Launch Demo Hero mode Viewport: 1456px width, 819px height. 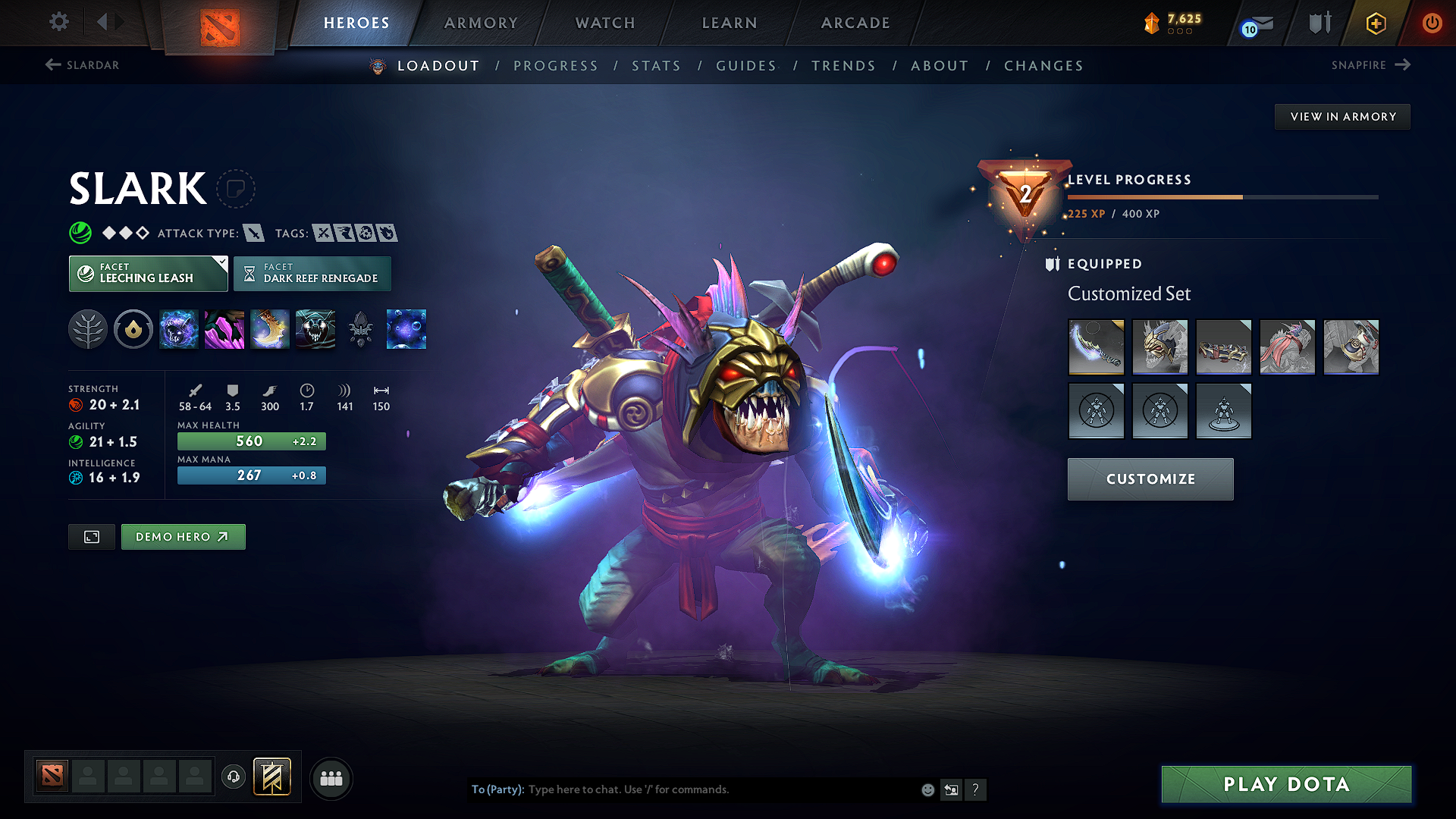[x=183, y=537]
